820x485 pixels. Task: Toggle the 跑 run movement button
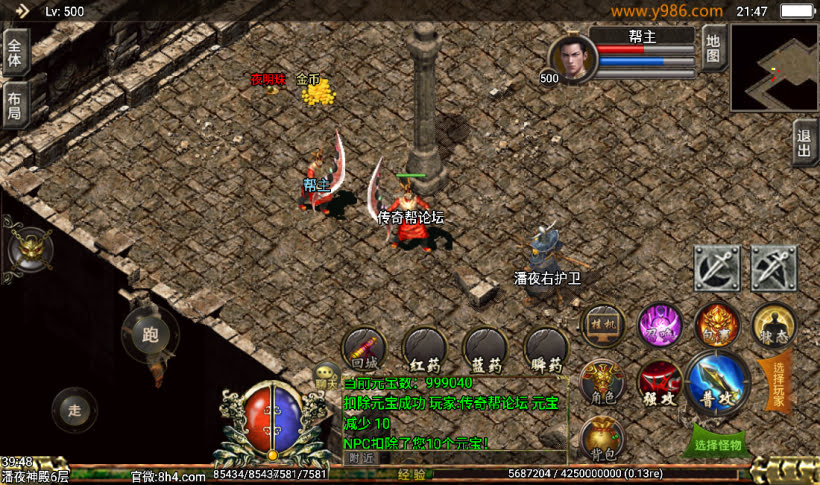[150, 335]
